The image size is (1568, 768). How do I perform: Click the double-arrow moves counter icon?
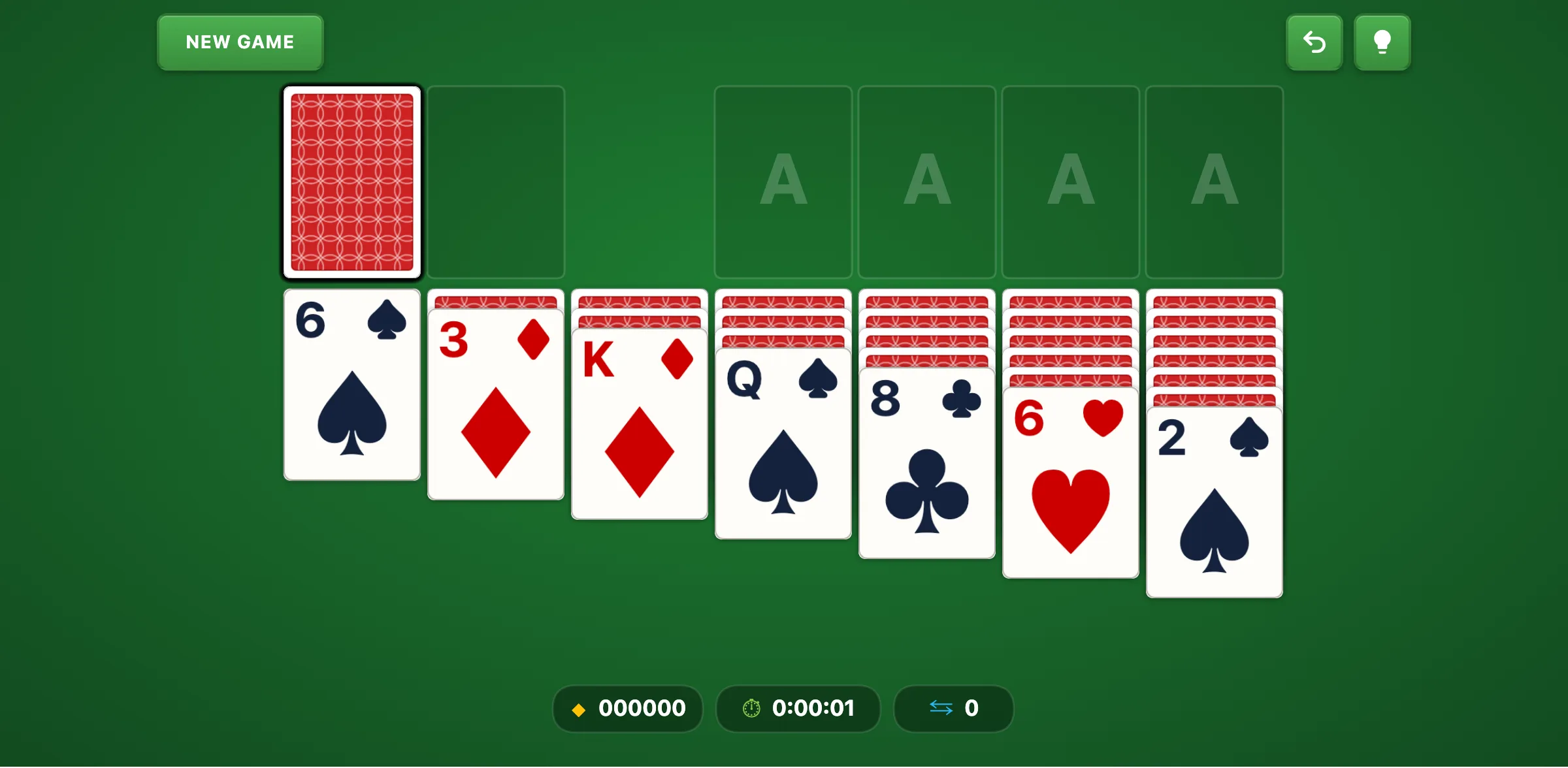941,709
